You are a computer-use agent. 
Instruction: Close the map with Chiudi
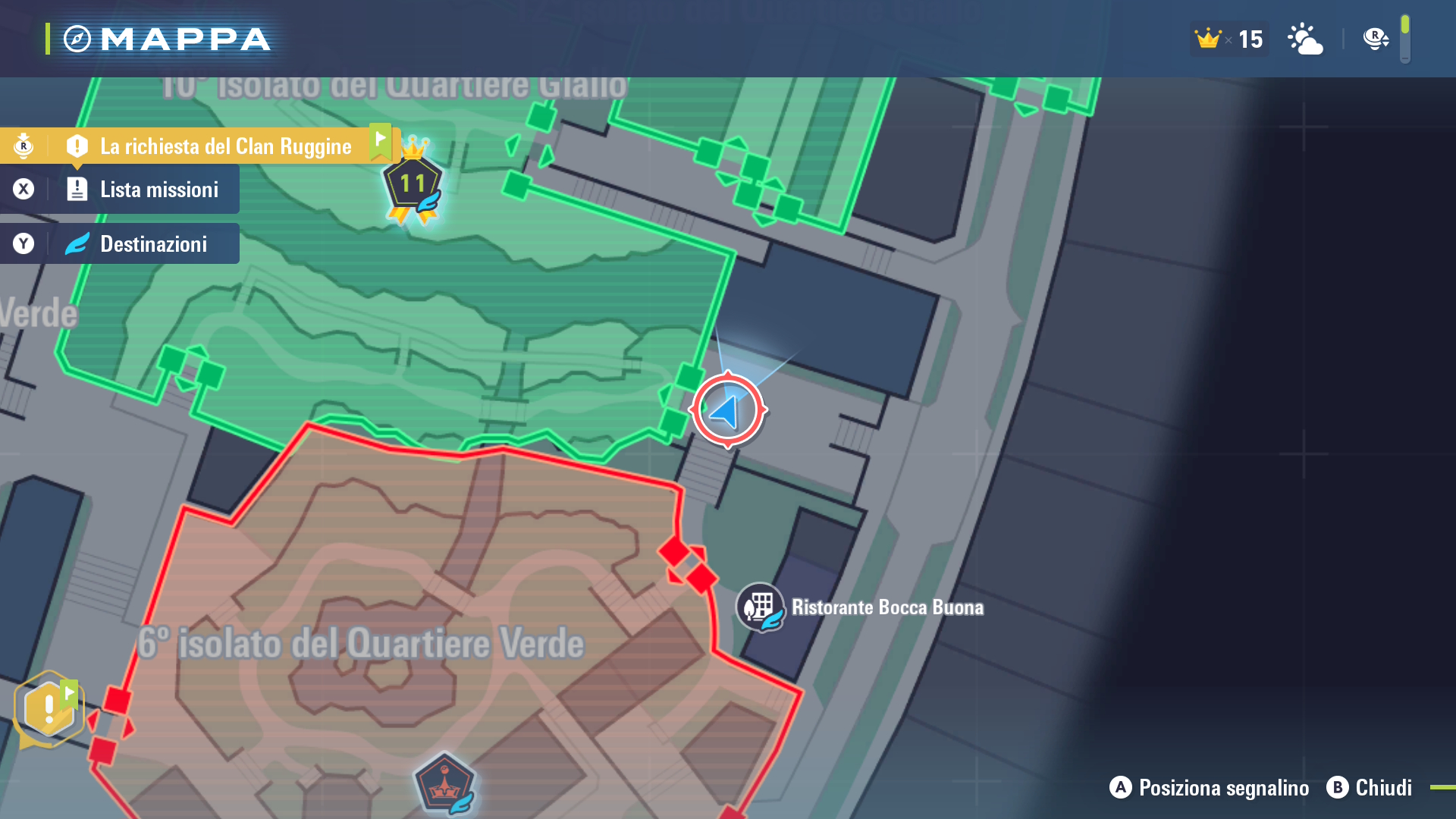[1370, 788]
